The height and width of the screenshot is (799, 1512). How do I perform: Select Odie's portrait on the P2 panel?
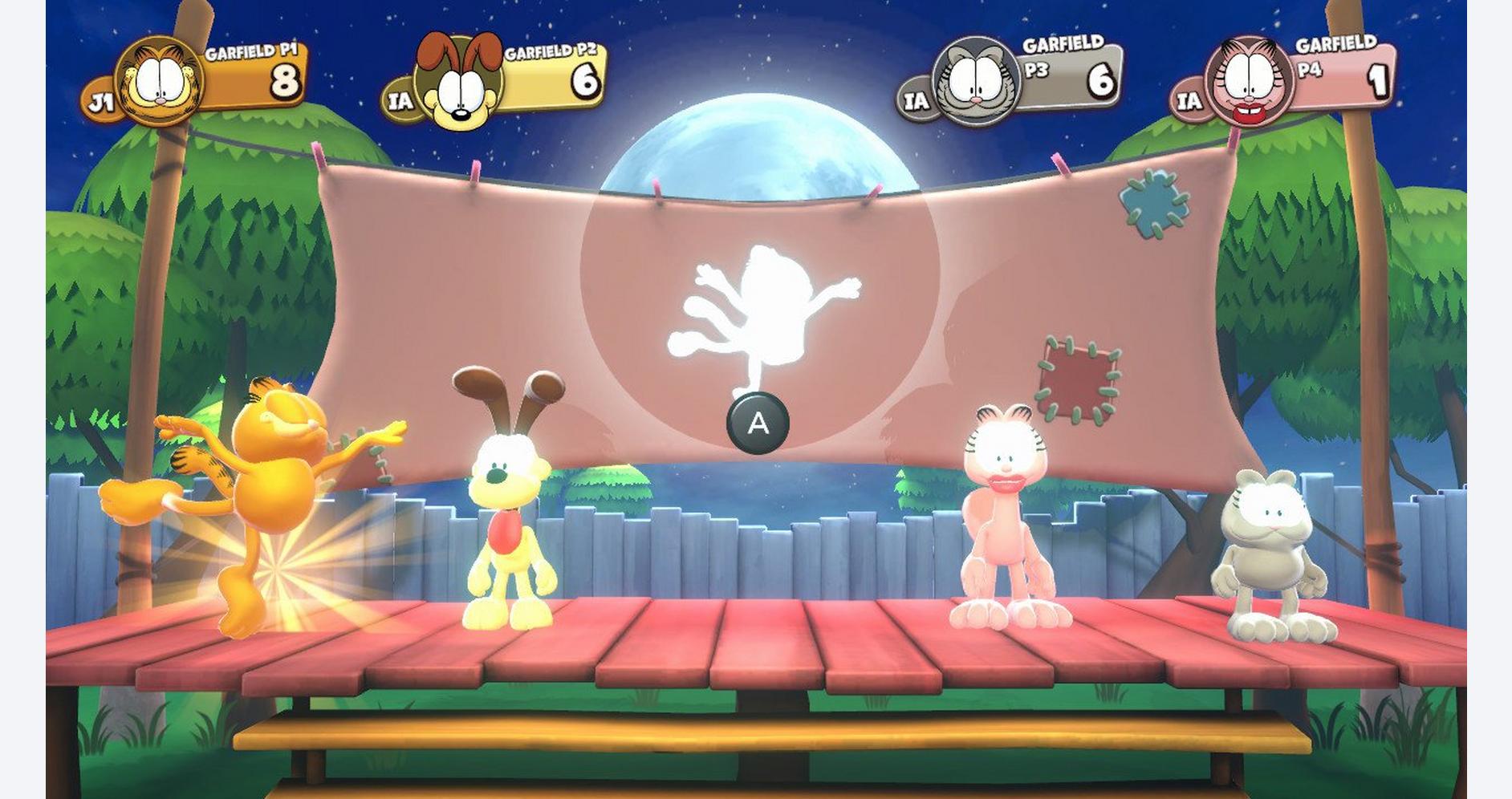458,83
